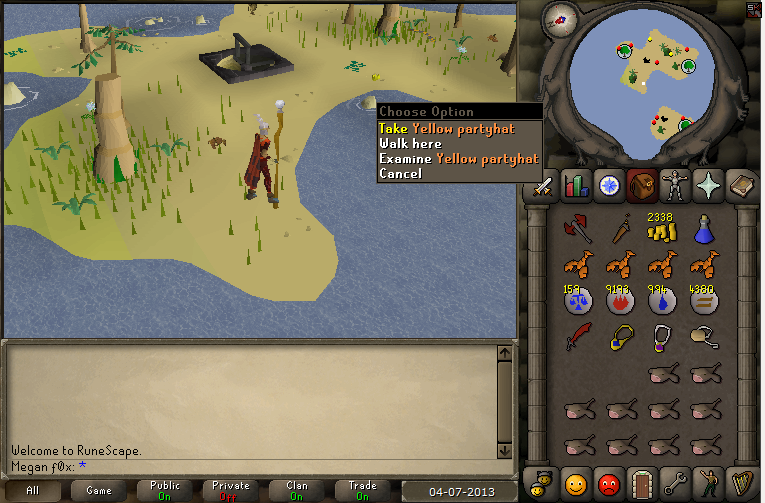This screenshot has height=503, width=765.
Task: Show the worn equipment tab
Action: [675, 185]
